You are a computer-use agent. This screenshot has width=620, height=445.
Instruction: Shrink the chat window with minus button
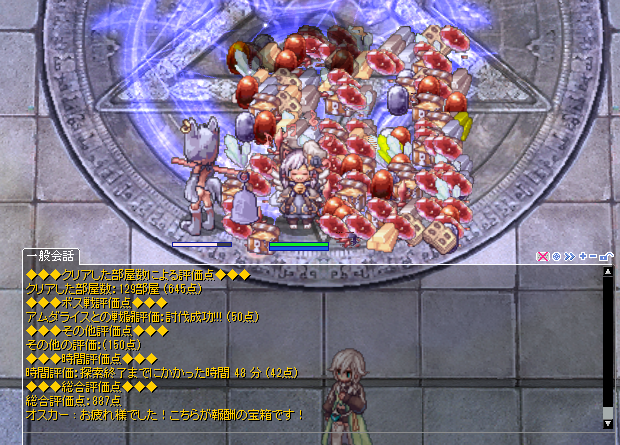click(593, 257)
